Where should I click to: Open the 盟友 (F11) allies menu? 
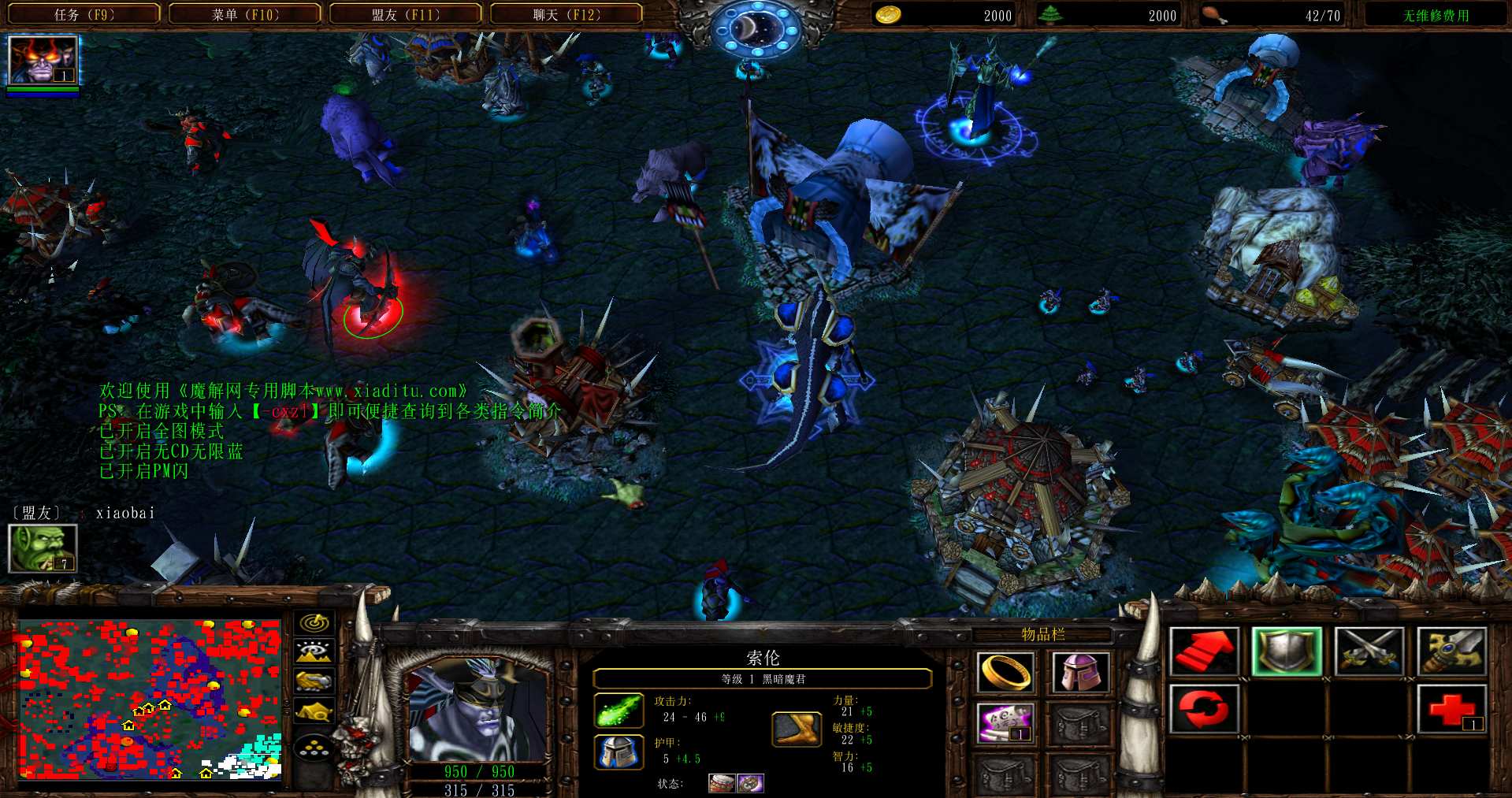406,15
